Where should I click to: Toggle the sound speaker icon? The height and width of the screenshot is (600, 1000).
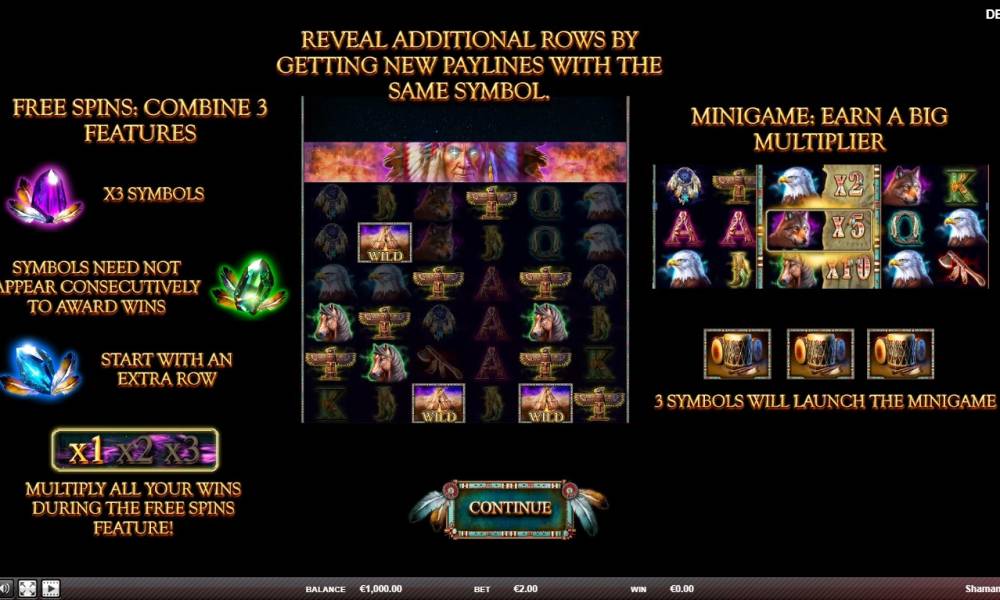click(5, 589)
